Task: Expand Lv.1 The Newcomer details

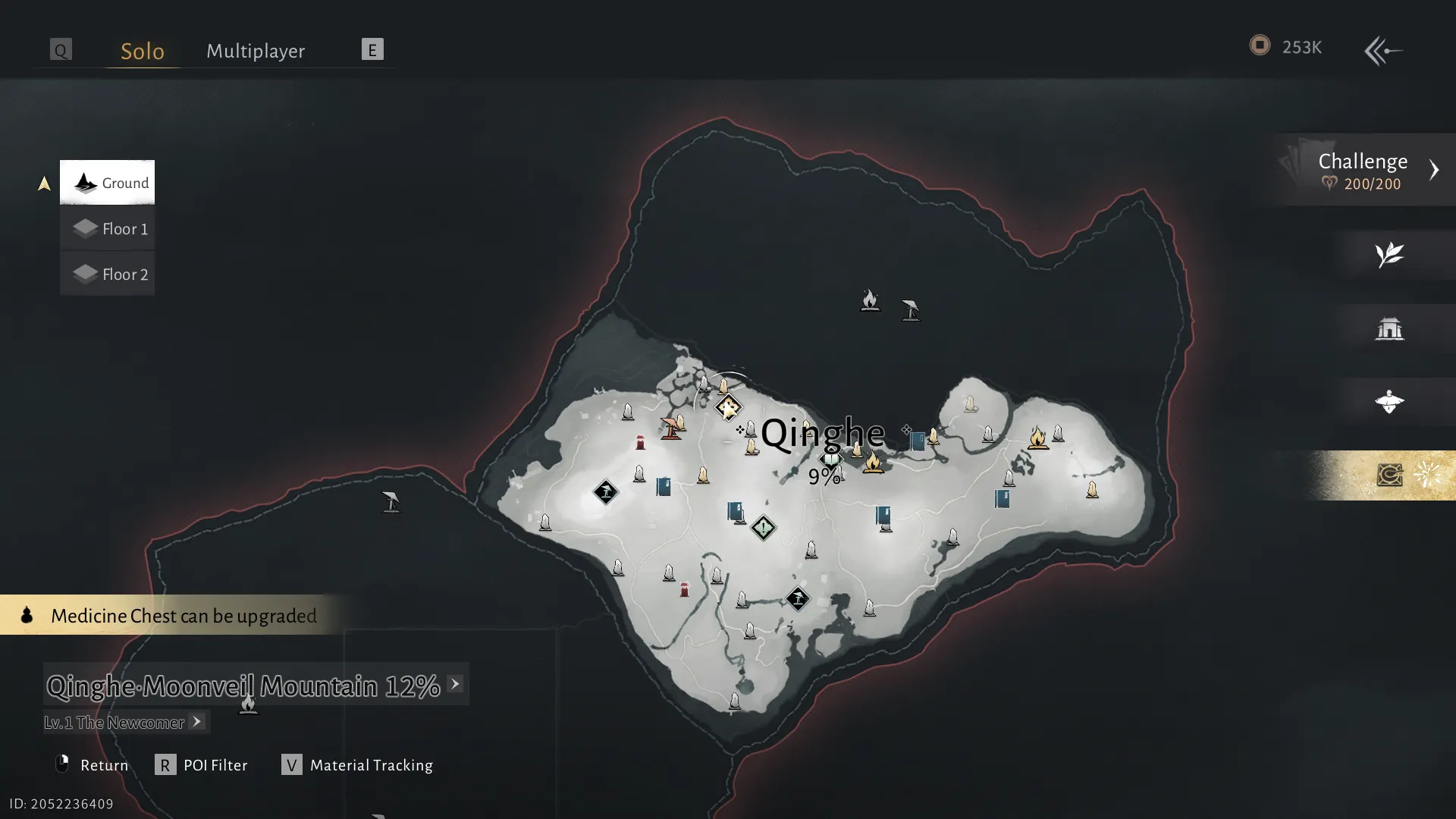Action: pos(196,722)
